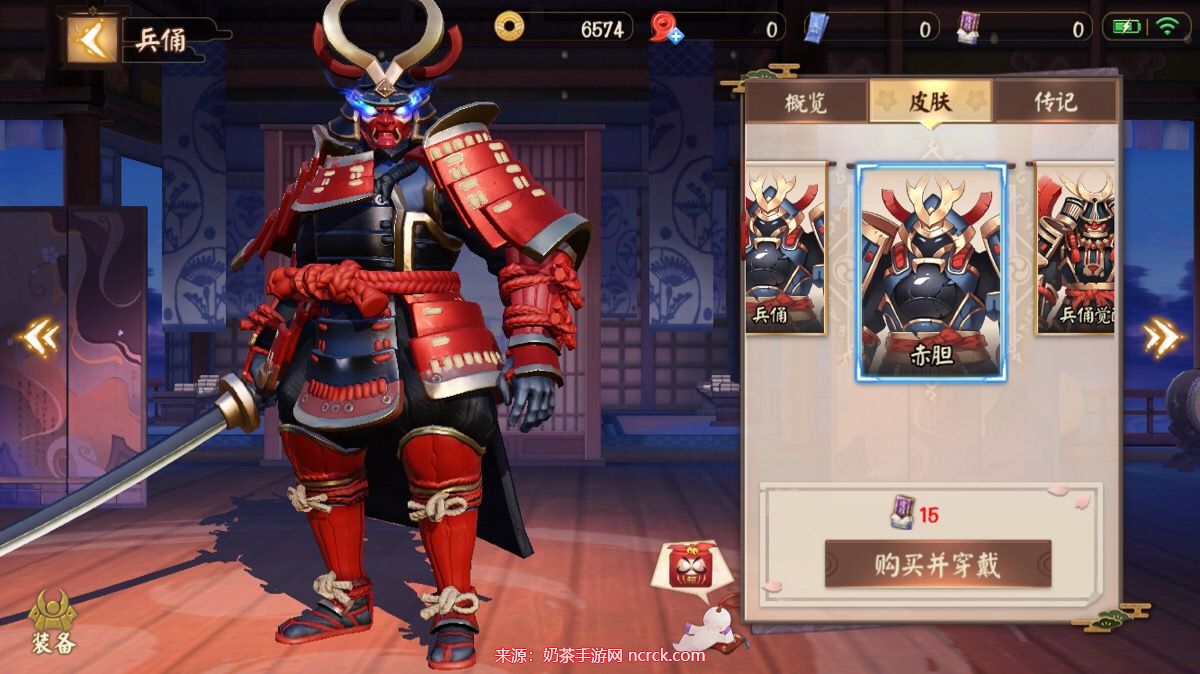Select the default 兵俑 skin card
The image size is (1200, 674).
pos(785,248)
